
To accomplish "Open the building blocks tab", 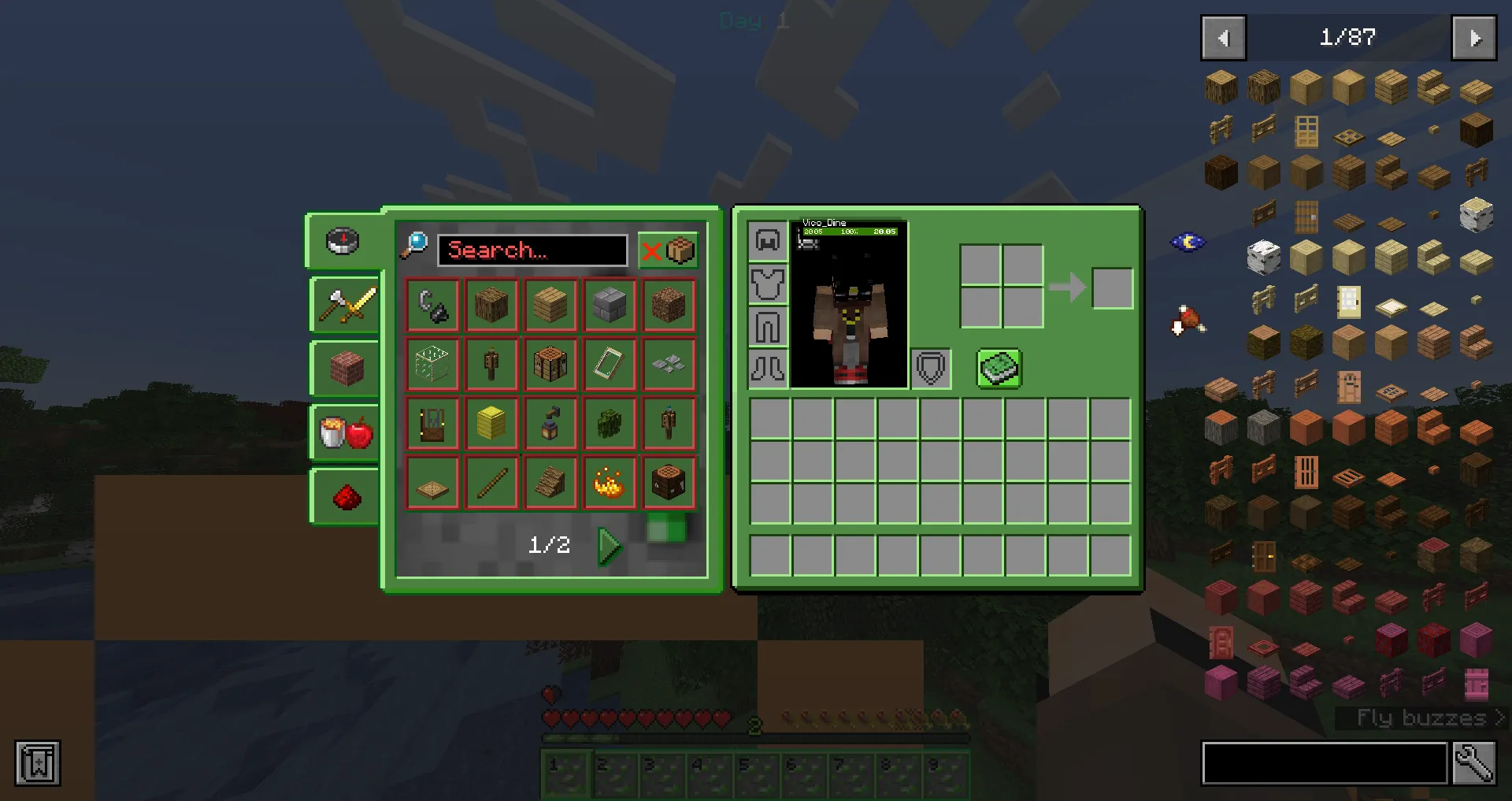I will [343, 369].
